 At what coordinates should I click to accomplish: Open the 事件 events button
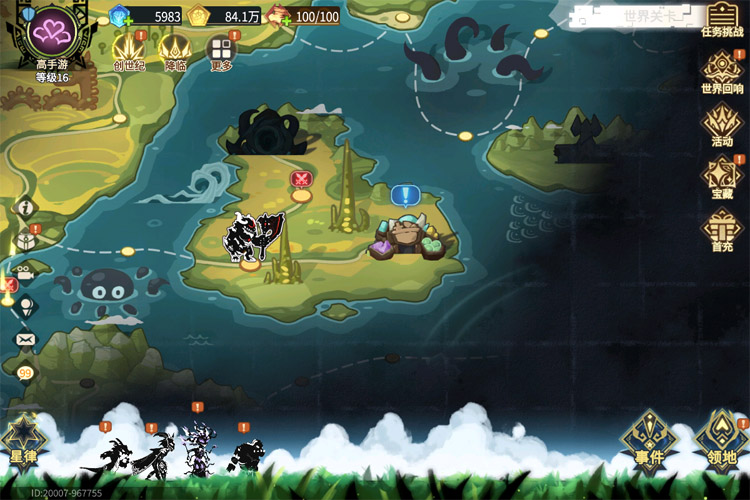pos(649,438)
